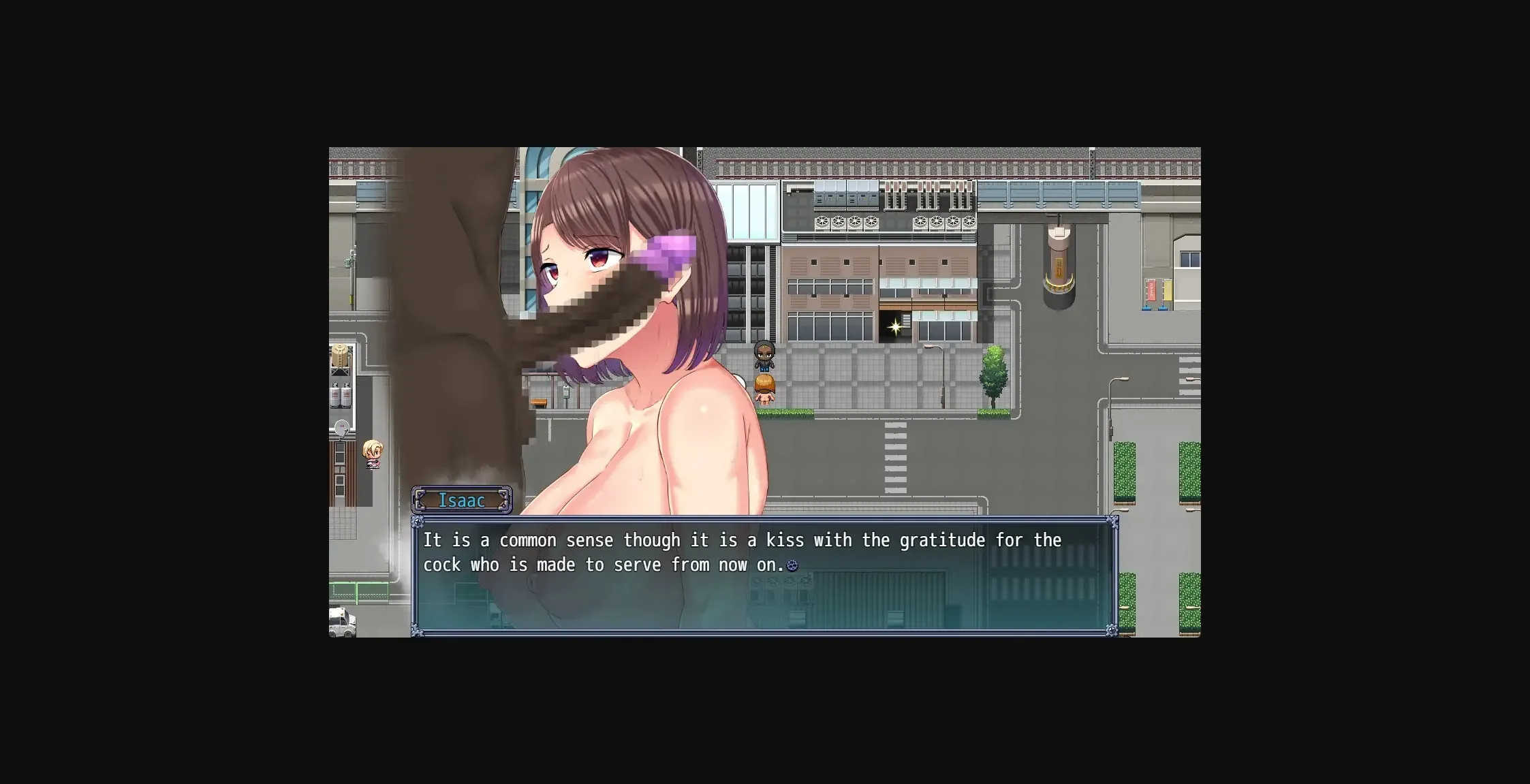The height and width of the screenshot is (784, 1530).
Task: Click the rooftop air conditioning units
Action: tap(845, 221)
